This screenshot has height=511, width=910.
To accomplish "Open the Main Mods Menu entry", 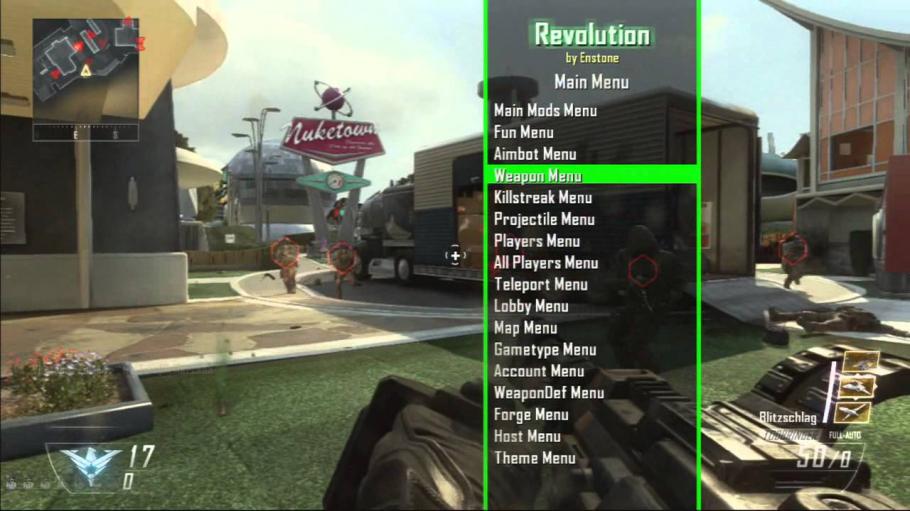I will pos(545,111).
